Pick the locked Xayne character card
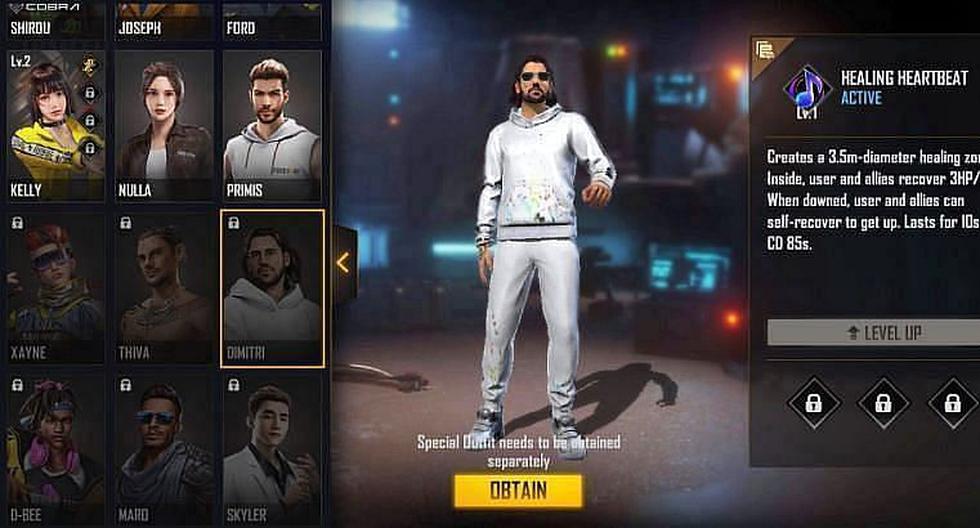The image size is (980, 528). [x=56, y=288]
